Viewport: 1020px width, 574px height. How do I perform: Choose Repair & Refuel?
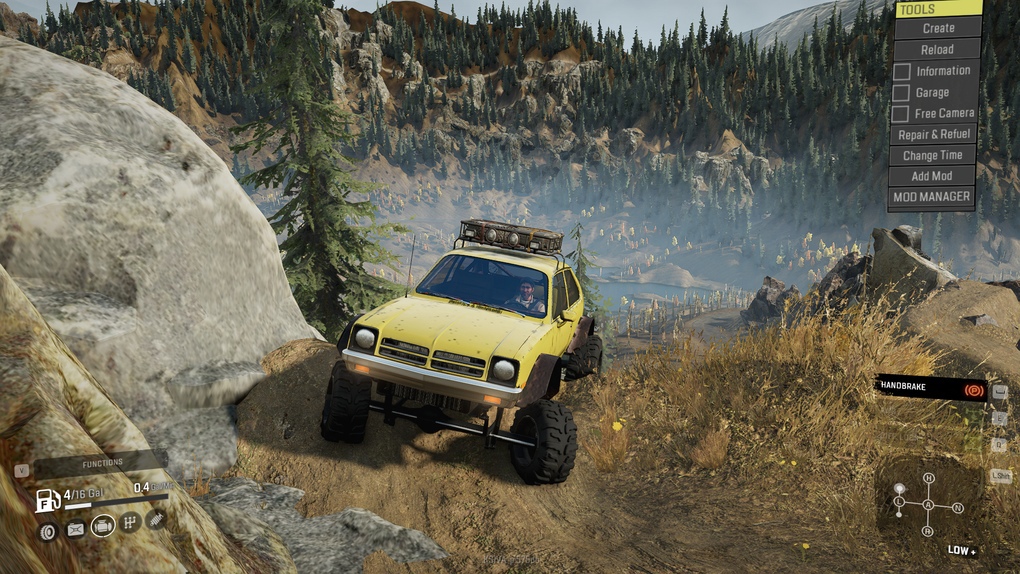[934, 134]
